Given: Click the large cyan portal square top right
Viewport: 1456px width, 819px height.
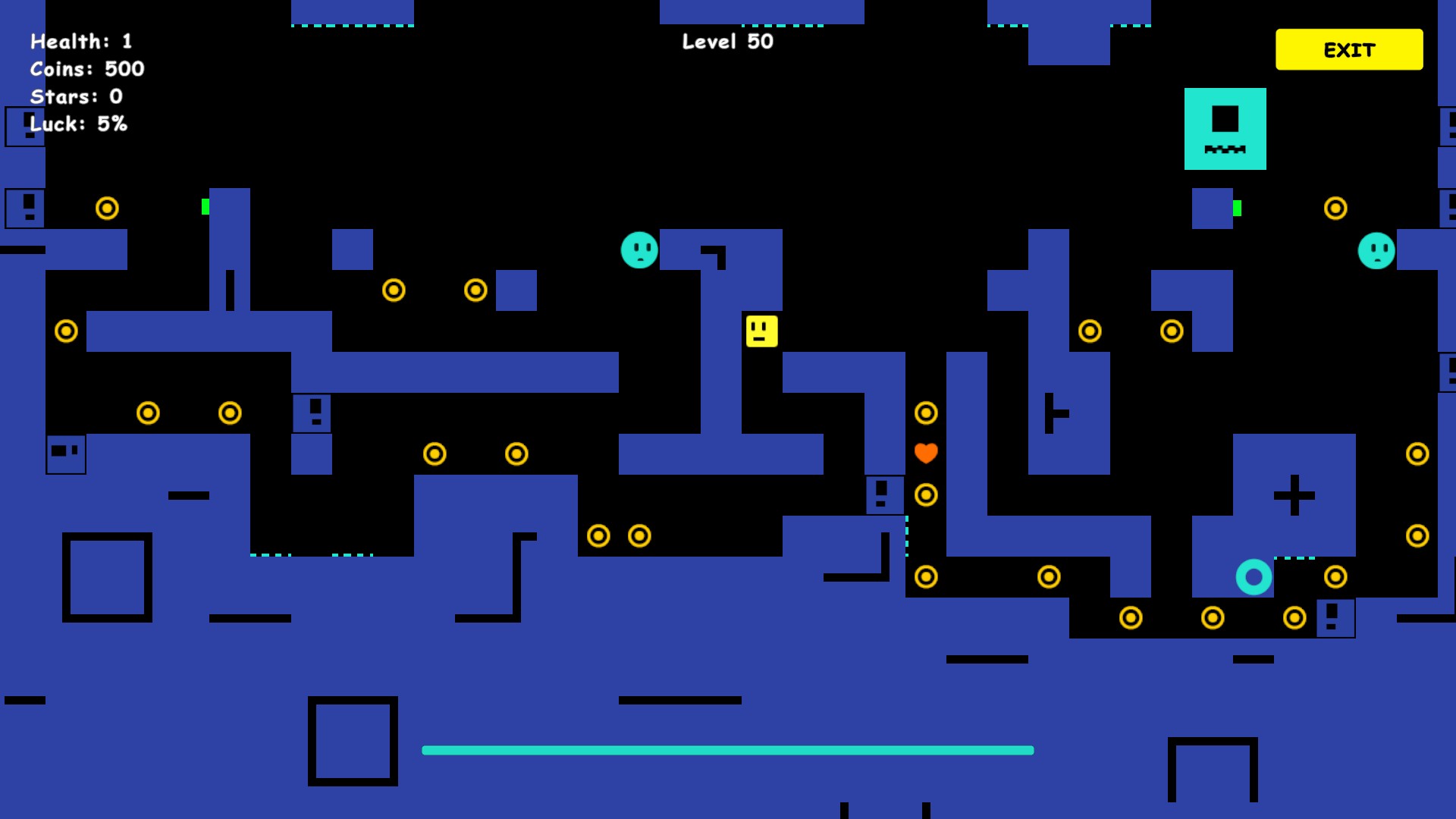Looking at the screenshot, I should coord(1224,128).
